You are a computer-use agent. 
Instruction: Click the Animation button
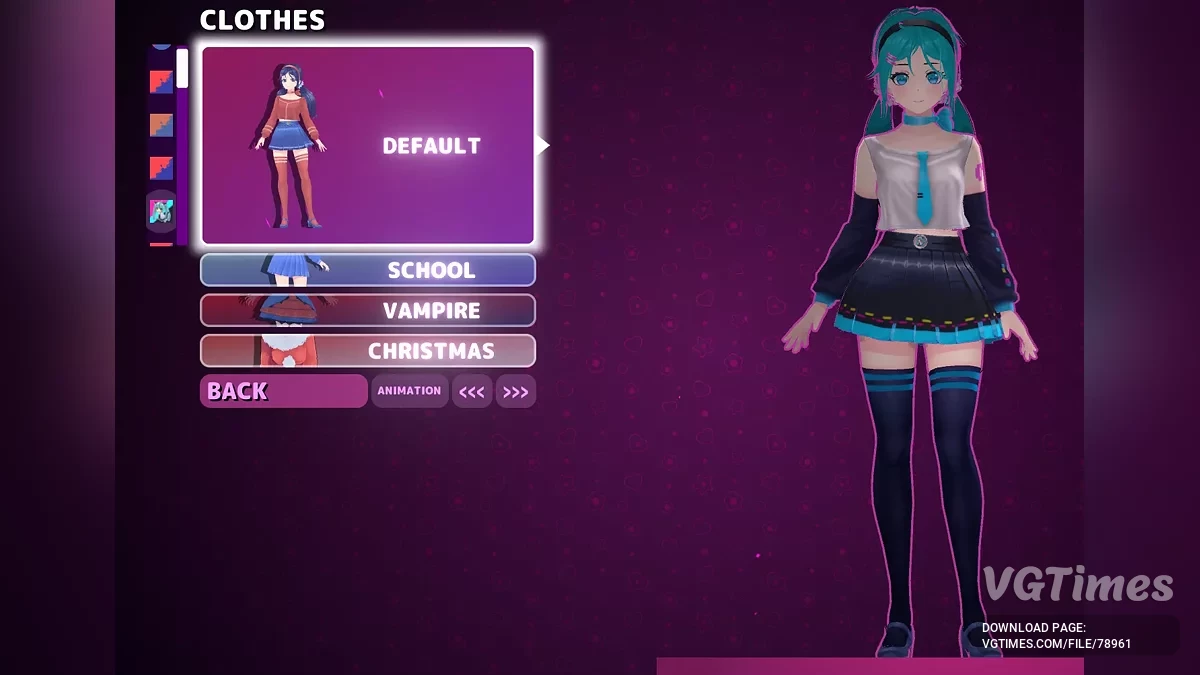tap(409, 391)
